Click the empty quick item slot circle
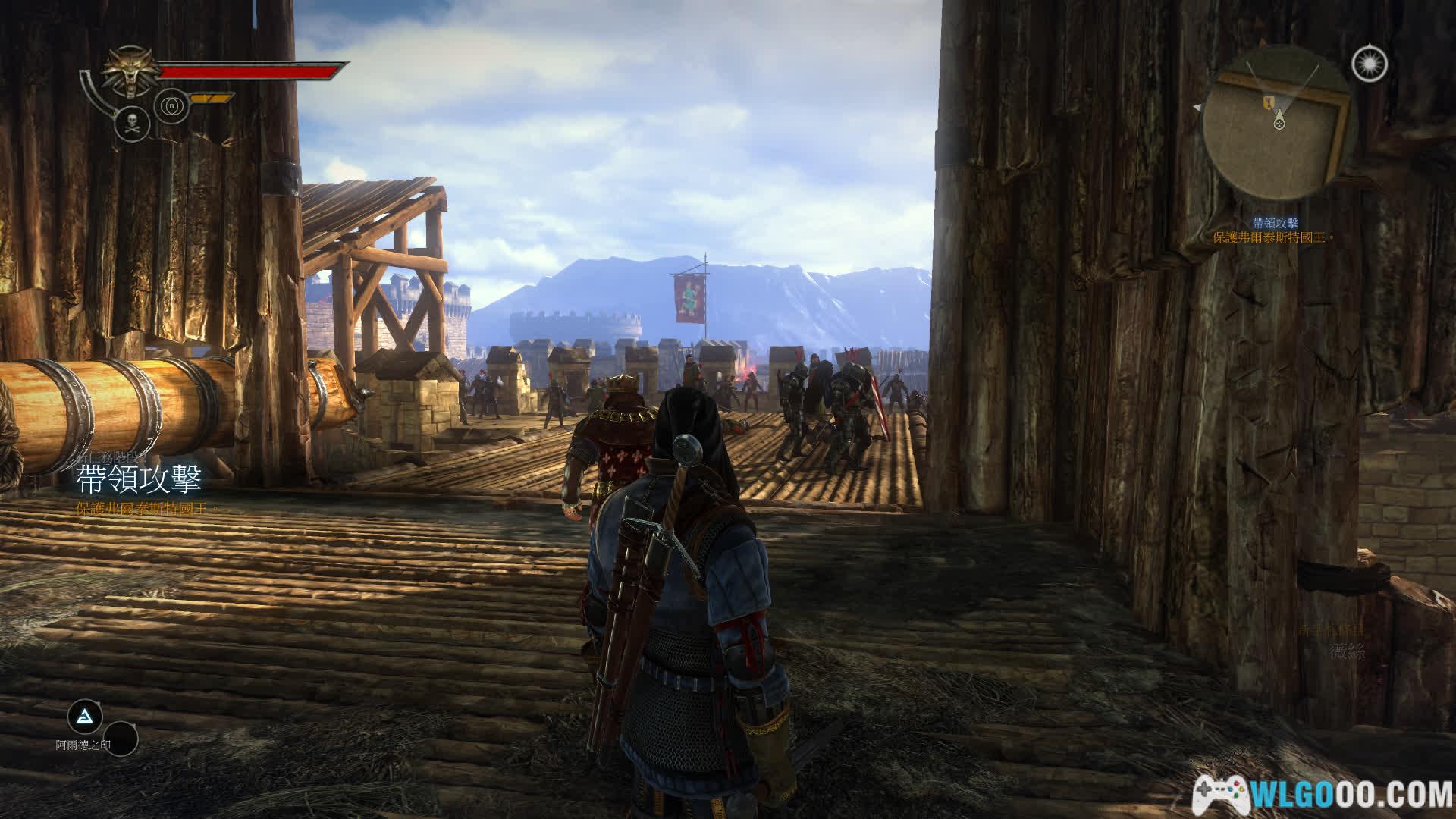This screenshot has width=1456, height=819. pyautogui.click(x=120, y=739)
